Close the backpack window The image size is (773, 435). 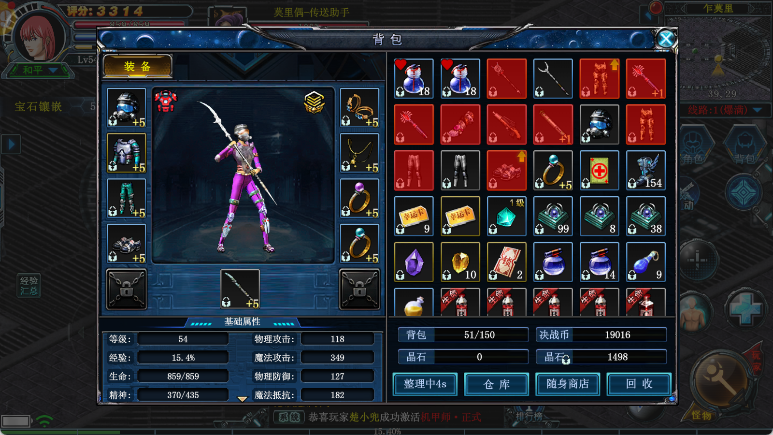tap(665, 39)
